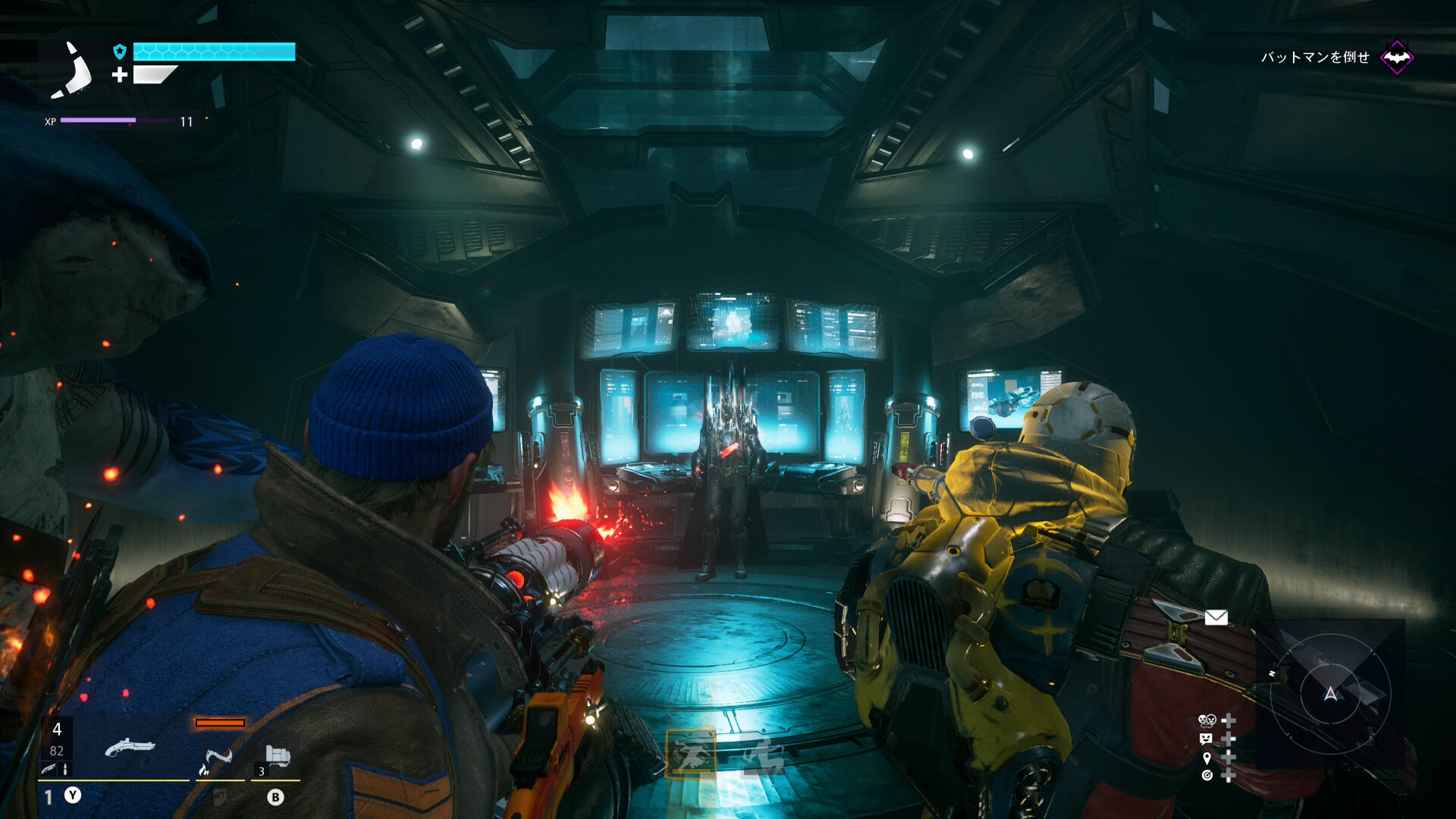Select the yellow-framed traversal ability icon
Image resolution: width=1456 pixels, height=819 pixels.
(x=691, y=754)
